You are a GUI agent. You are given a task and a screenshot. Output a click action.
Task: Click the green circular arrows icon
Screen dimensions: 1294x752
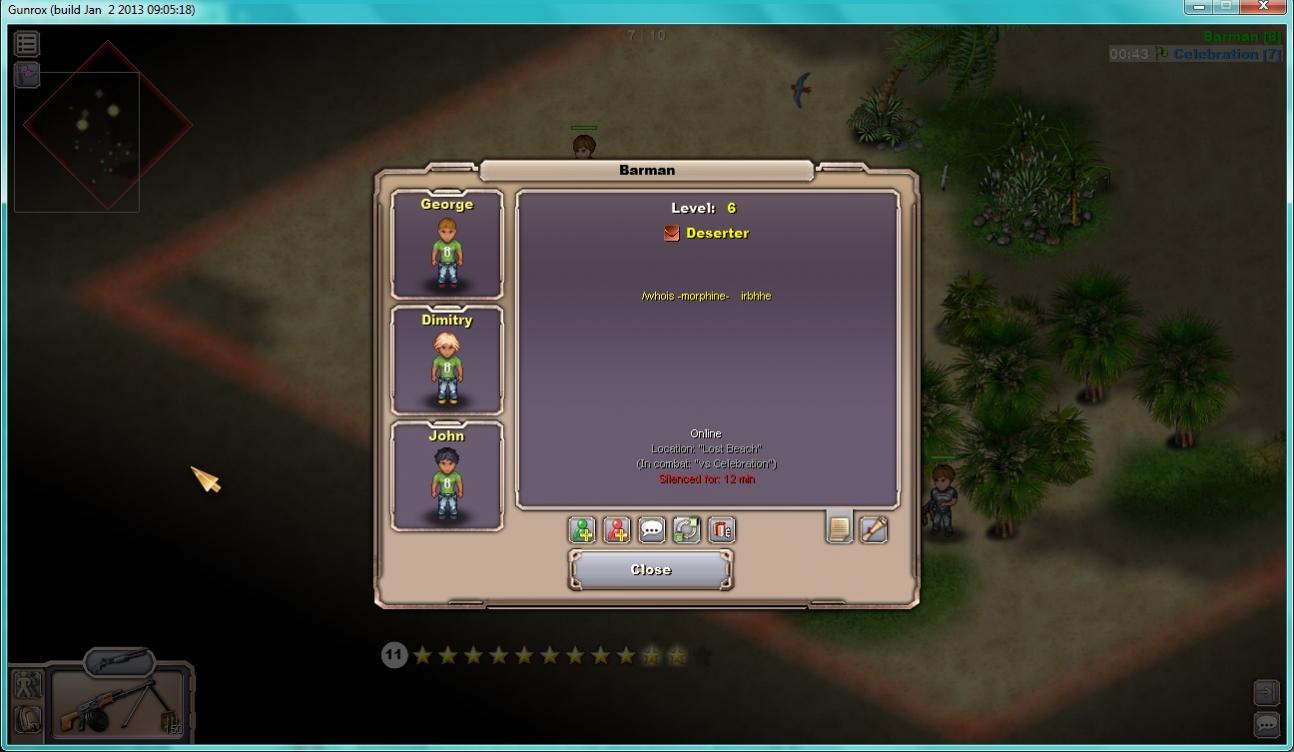tap(686, 530)
